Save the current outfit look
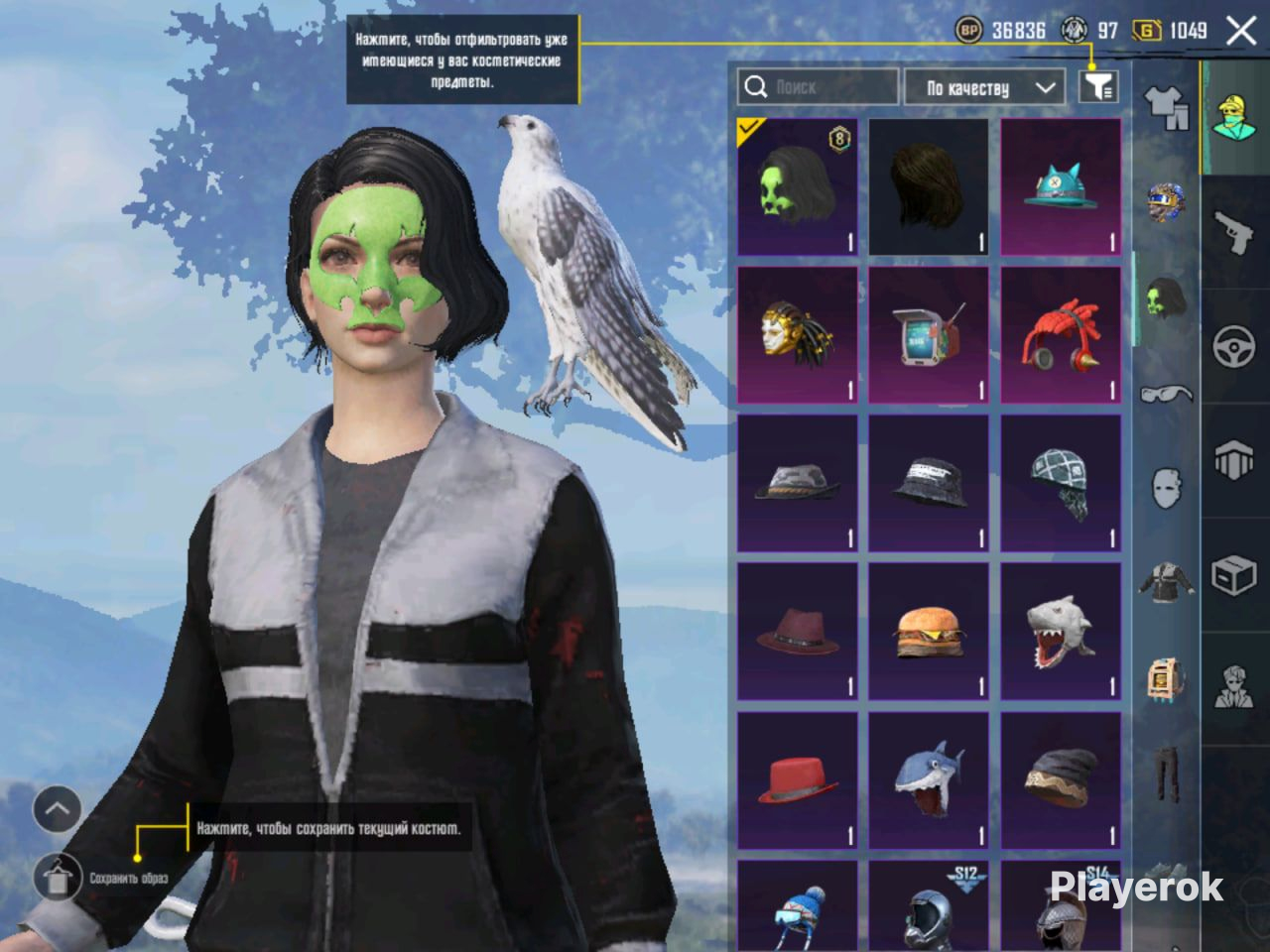This screenshot has width=1270, height=952. [59, 877]
